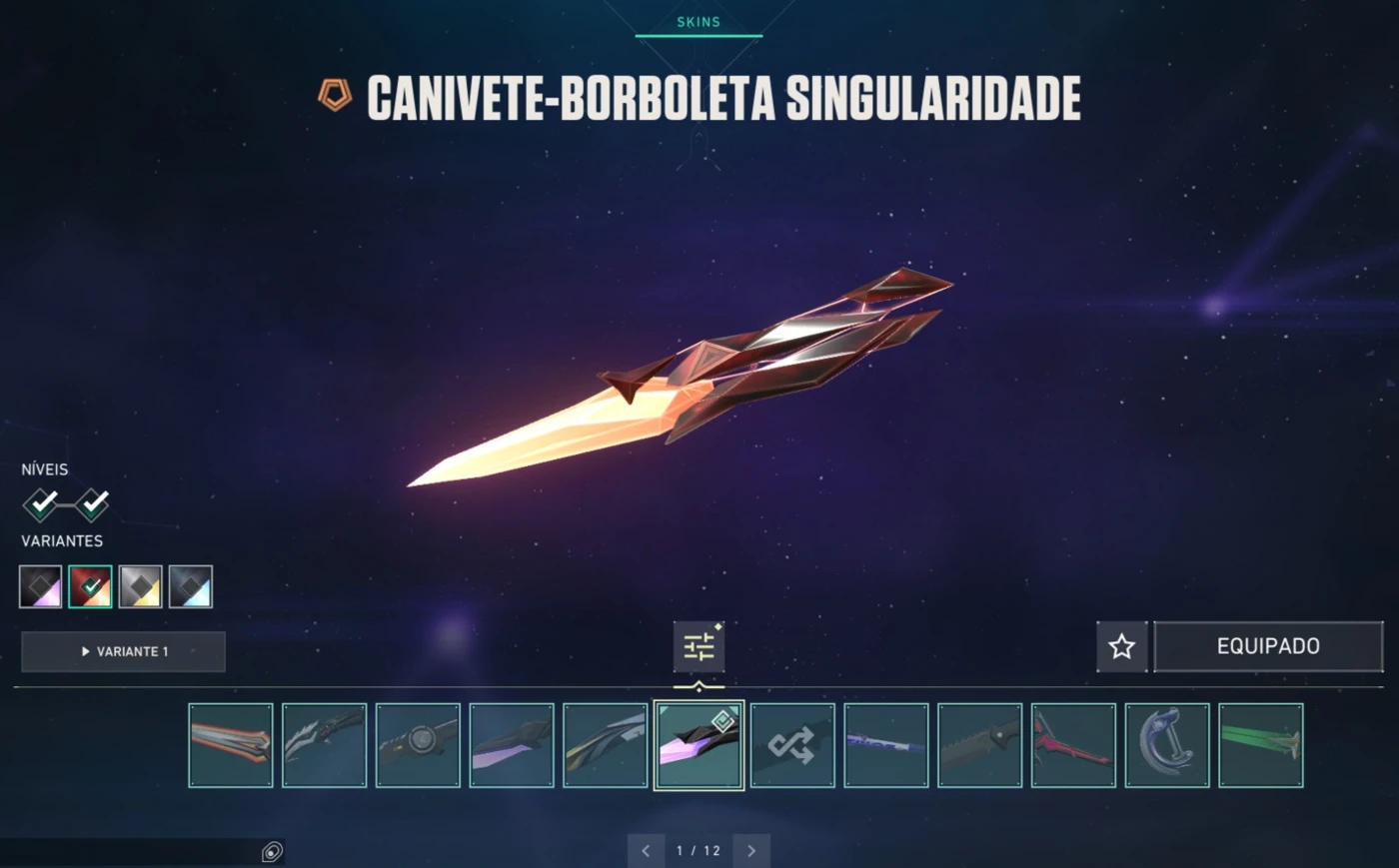Screen dimensions: 1399x868
Task: Pick the silver-gold variant swatch
Action: tap(140, 586)
